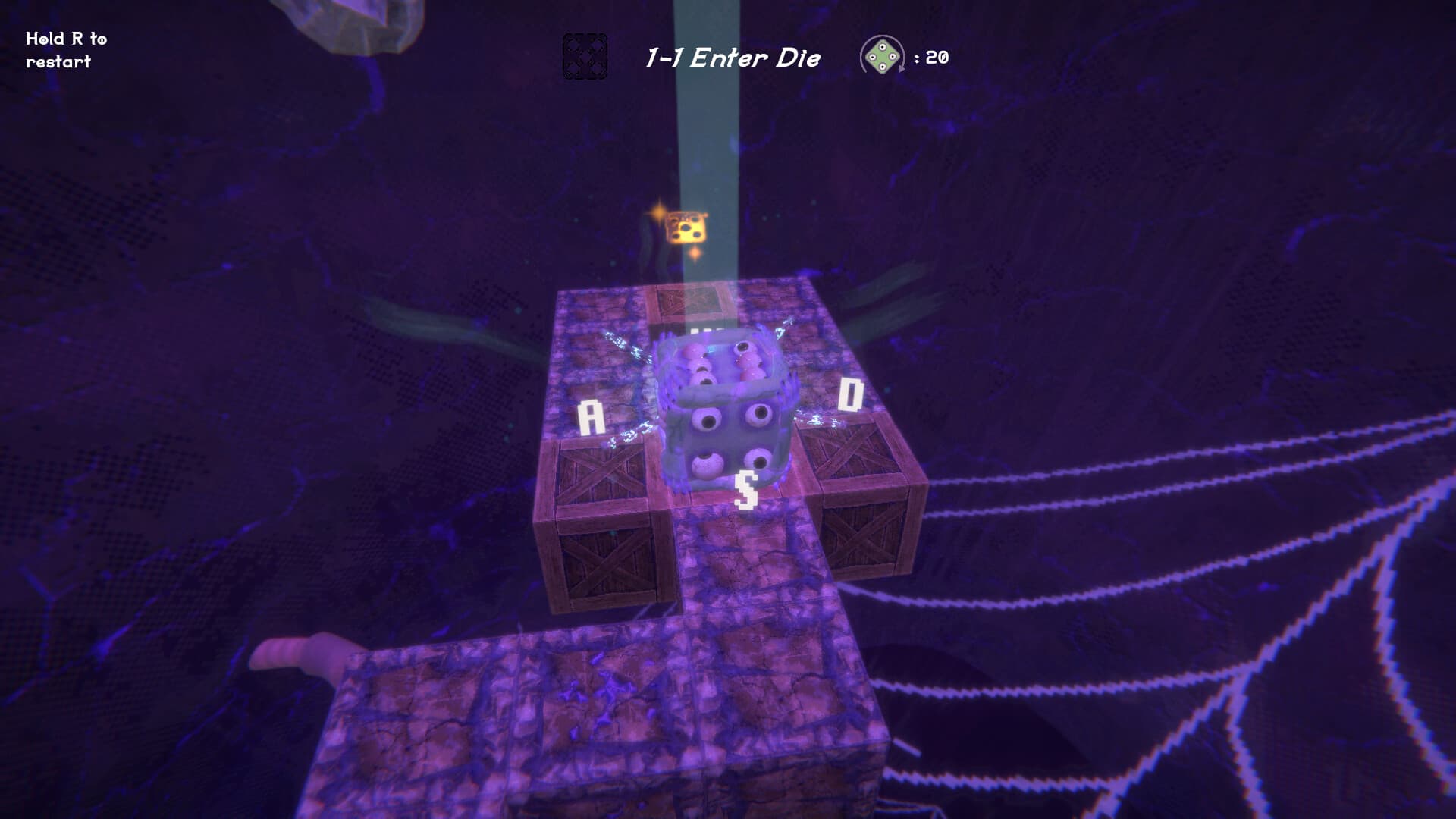Select the rotating die counter icon
The height and width of the screenshot is (819, 1456).
pyautogui.click(x=882, y=55)
